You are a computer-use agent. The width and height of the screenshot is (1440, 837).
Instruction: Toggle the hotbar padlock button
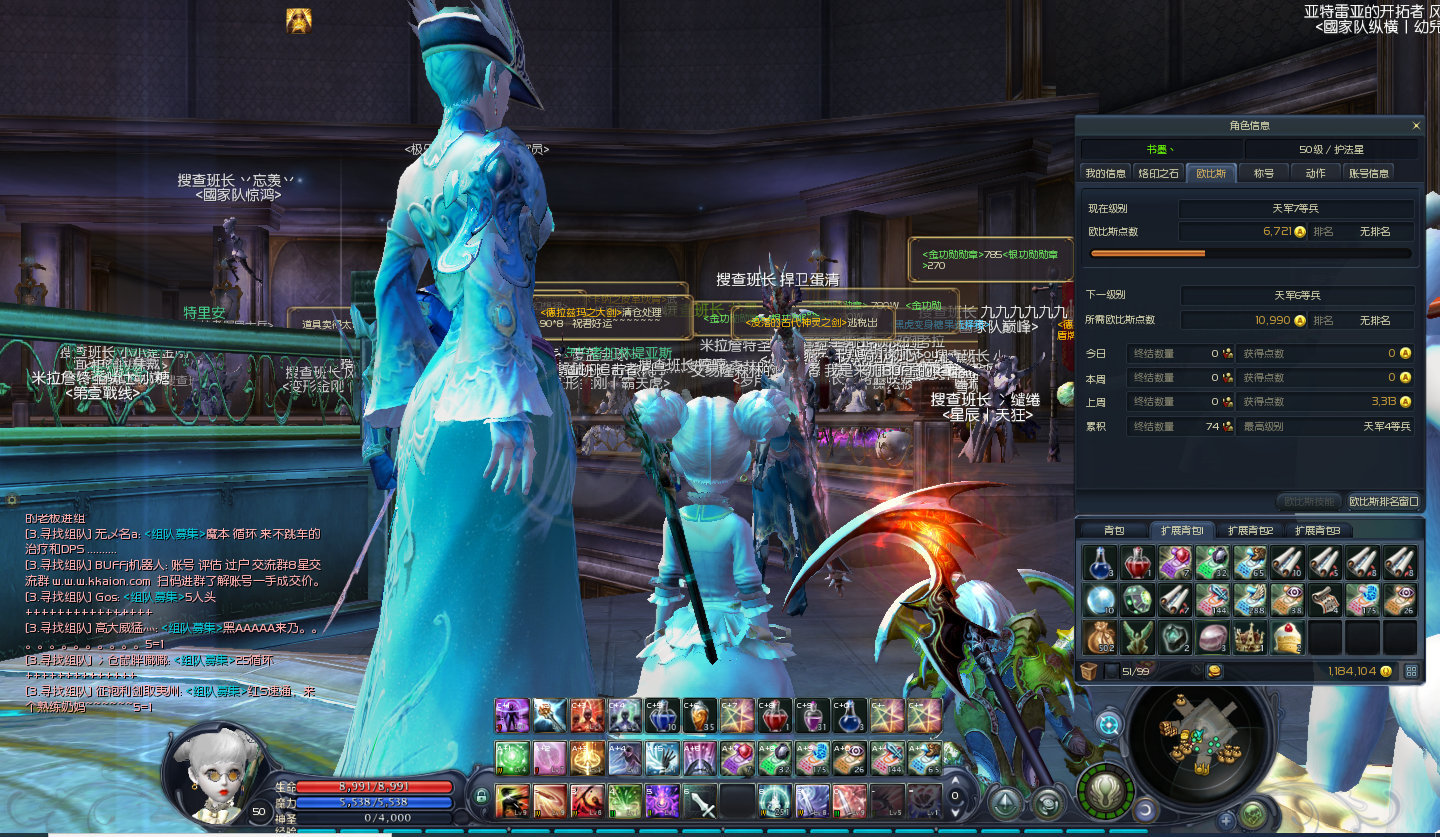(481, 797)
